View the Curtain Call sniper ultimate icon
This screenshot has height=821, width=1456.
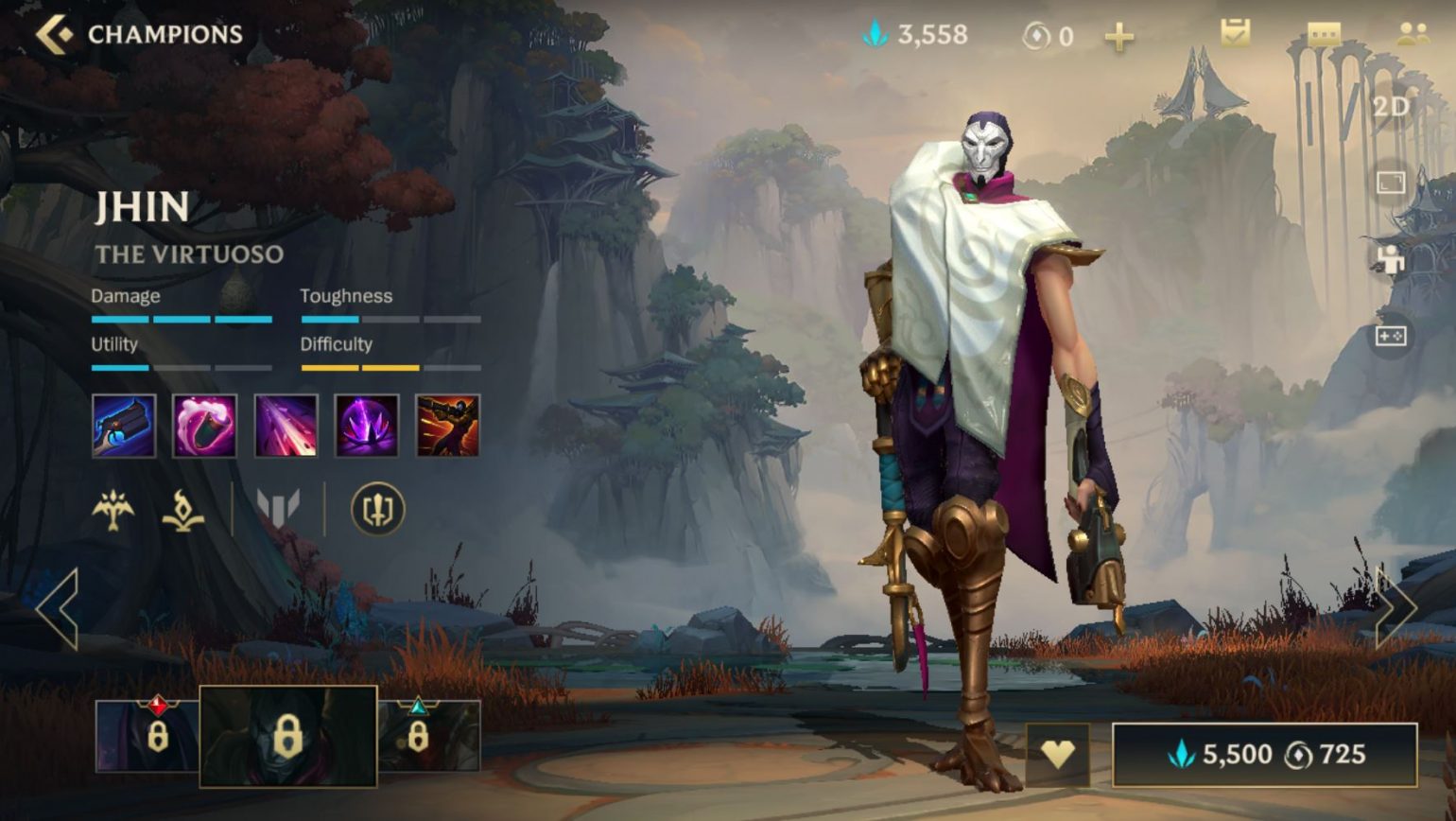click(448, 426)
